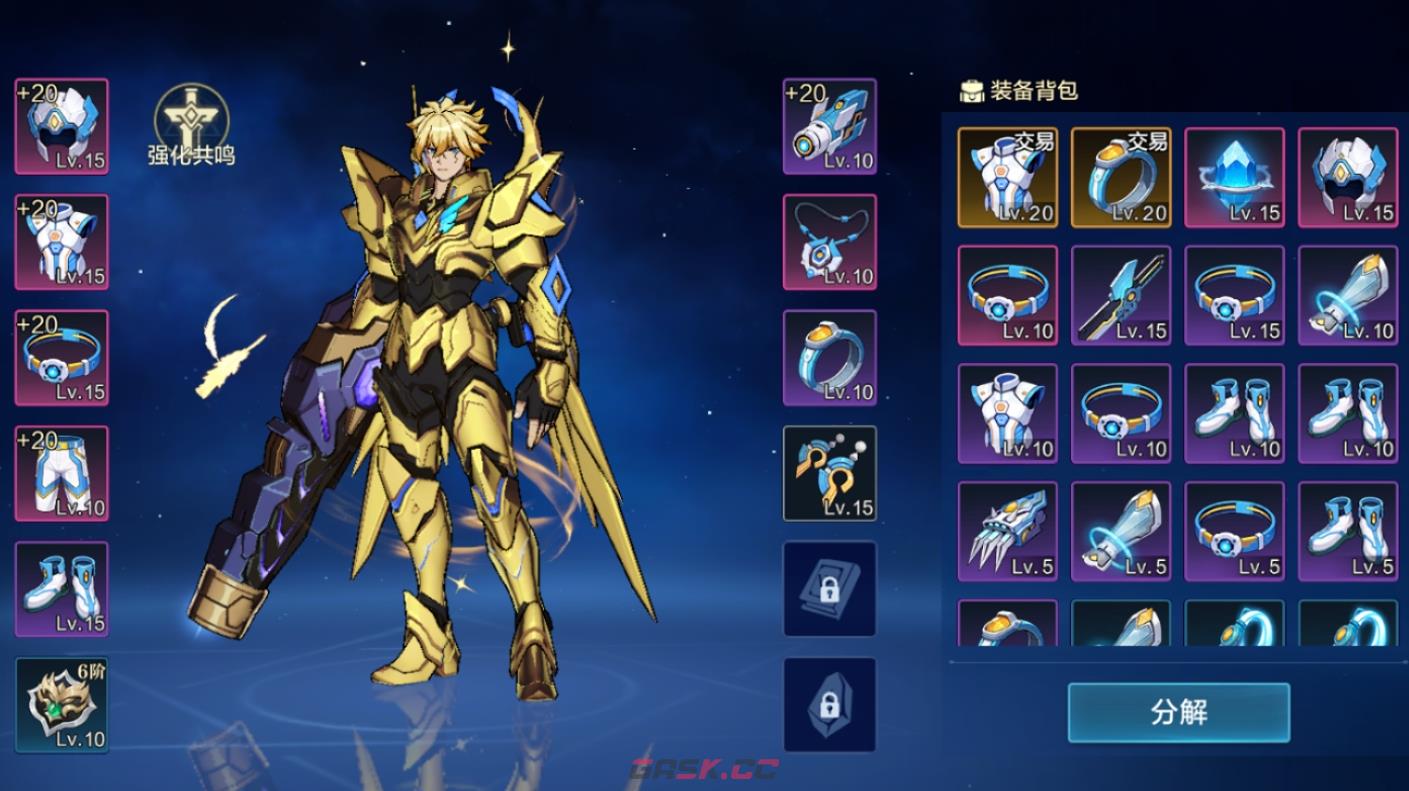Choose the equipped +20 belt slot

(62, 358)
